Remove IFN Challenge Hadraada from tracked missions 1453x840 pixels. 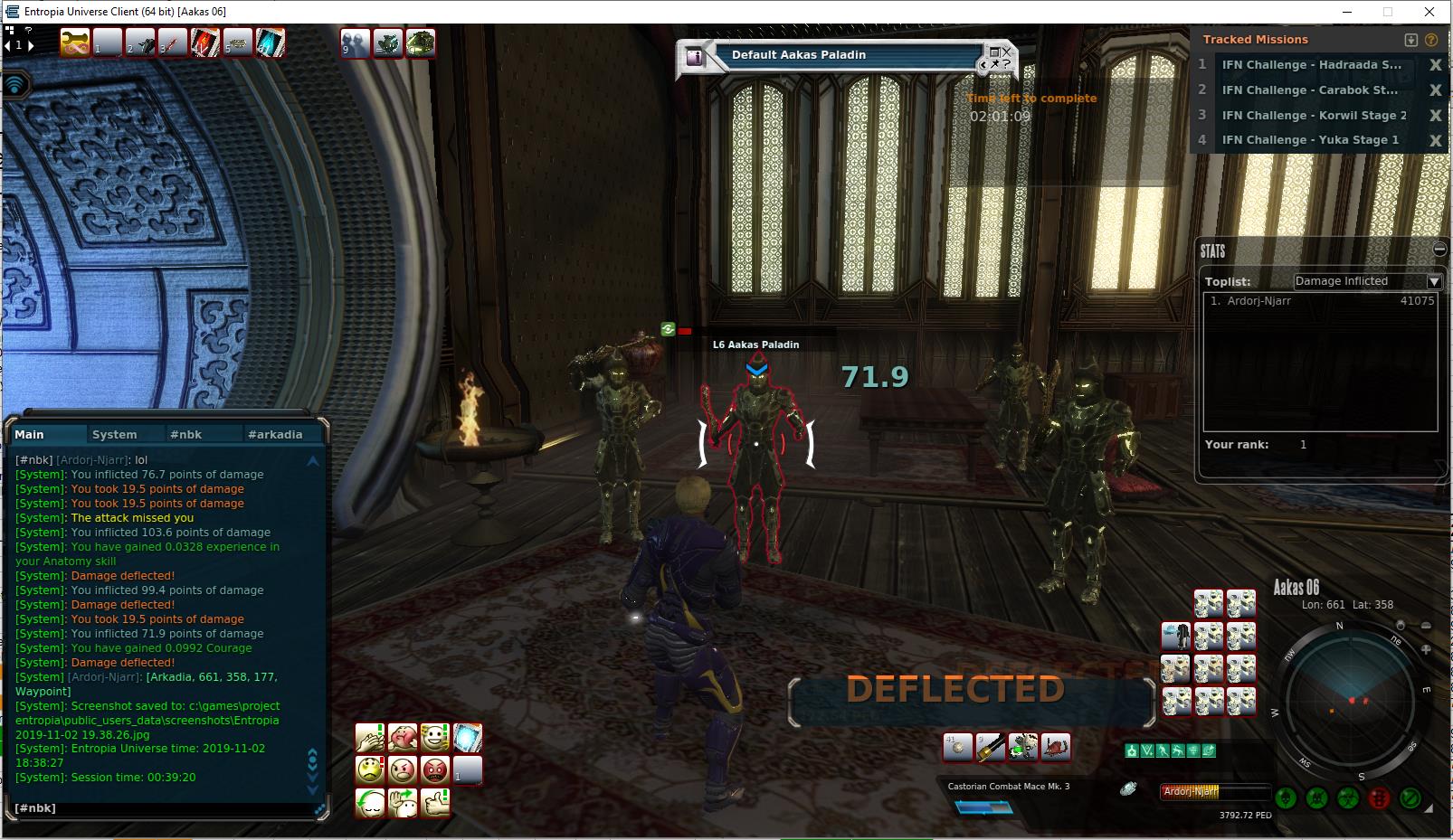tap(1435, 65)
